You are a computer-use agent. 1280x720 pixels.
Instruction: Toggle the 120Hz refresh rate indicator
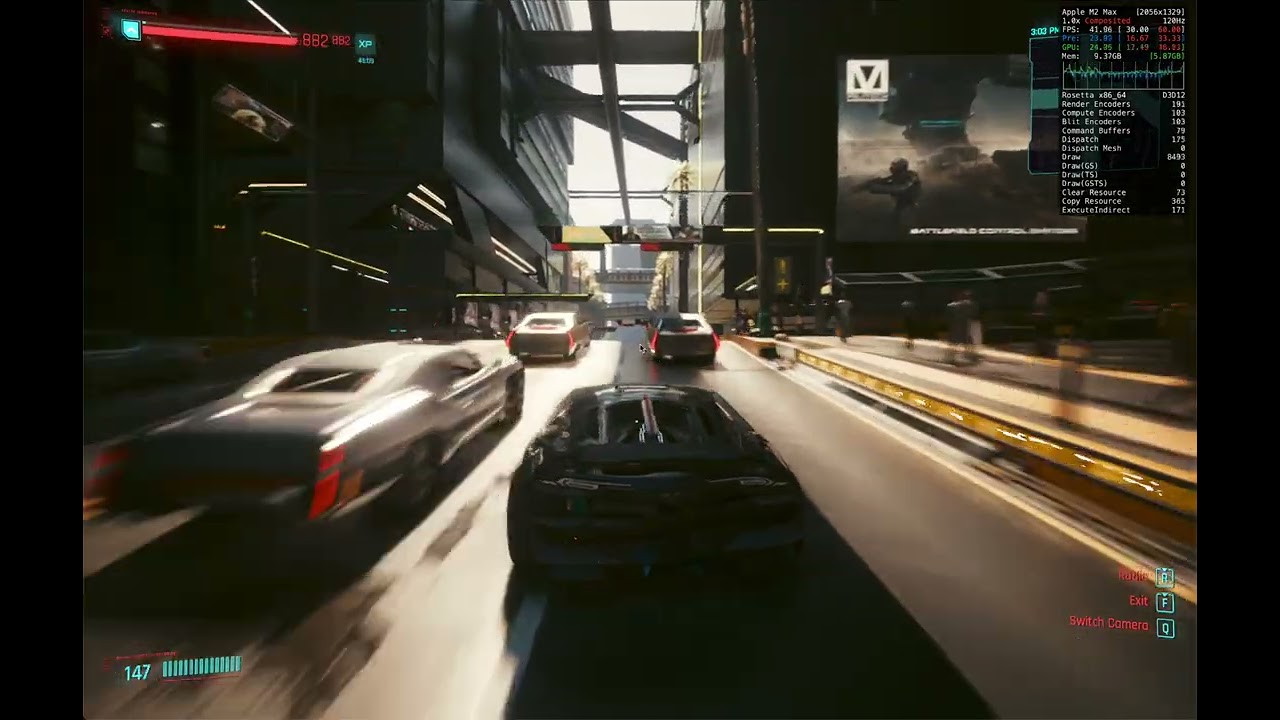tap(1177, 20)
